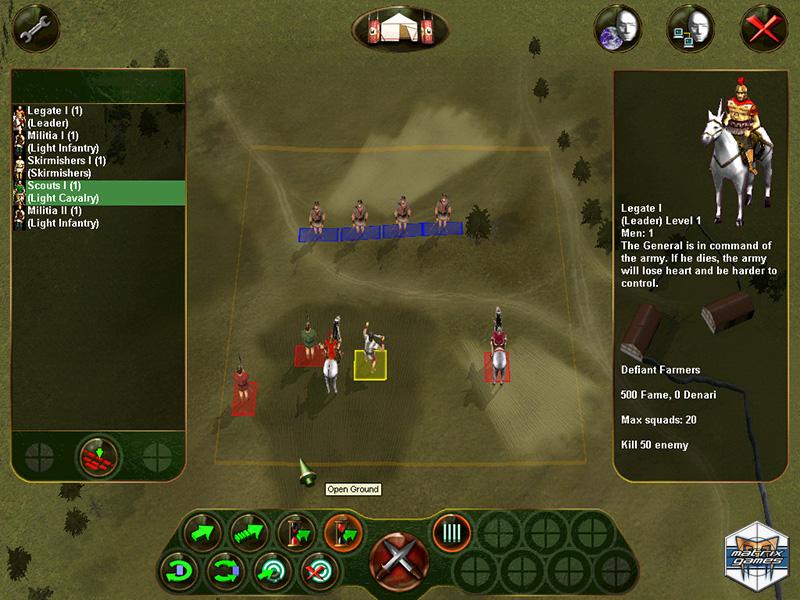The height and width of the screenshot is (600, 800).
Task: Choose the dashed green arrow order
Action: point(248,532)
